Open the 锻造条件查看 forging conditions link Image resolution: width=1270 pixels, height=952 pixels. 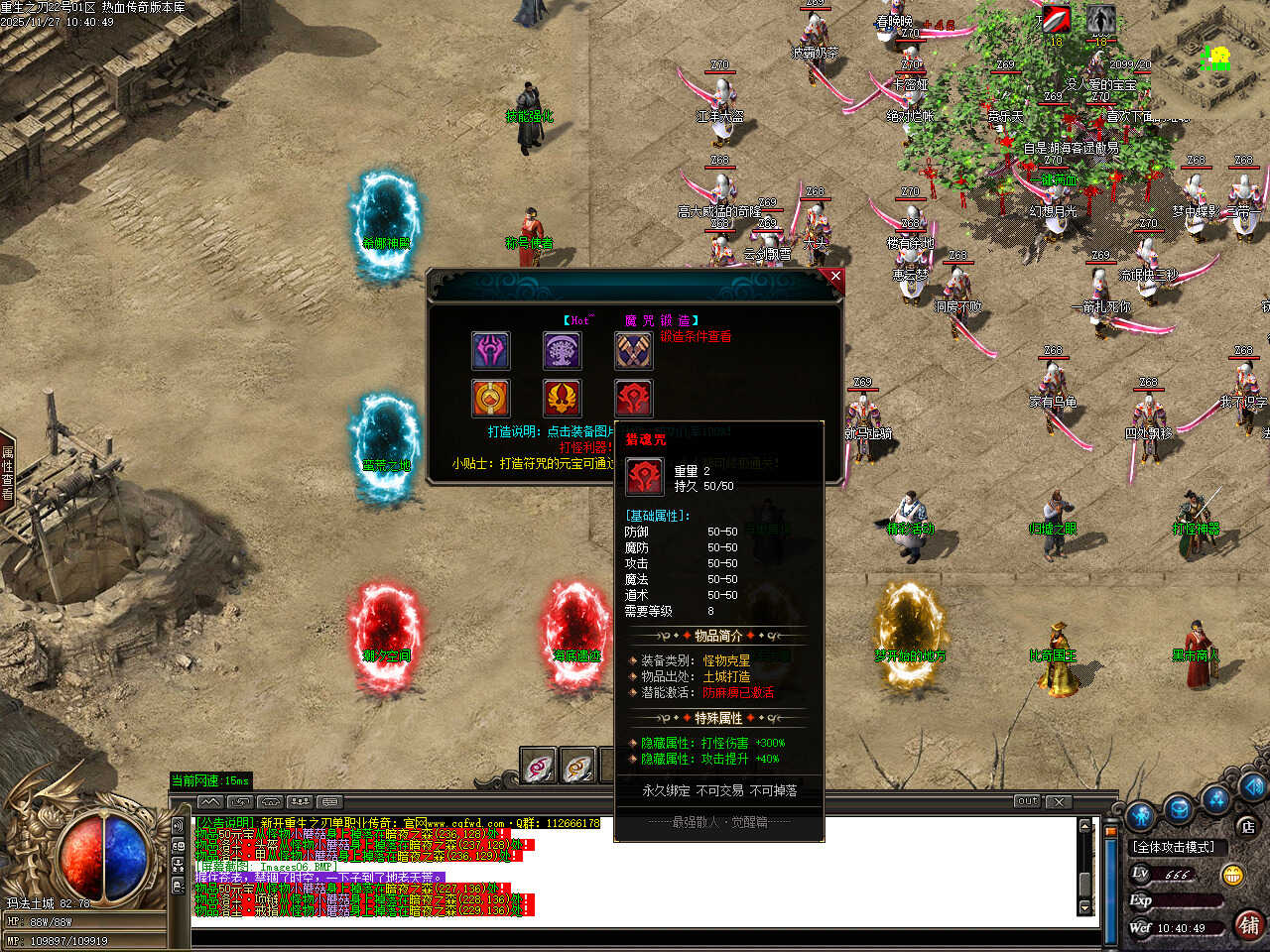point(696,337)
